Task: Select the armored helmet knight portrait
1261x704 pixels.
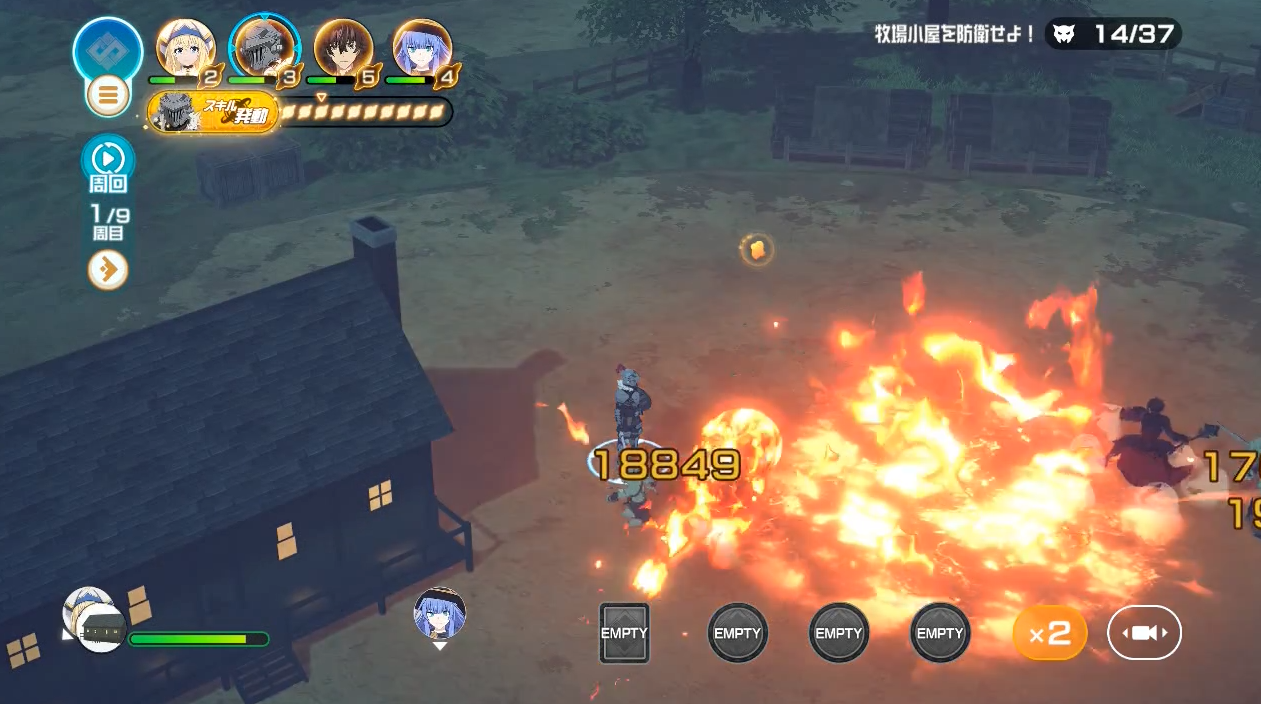Action: pos(264,48)
